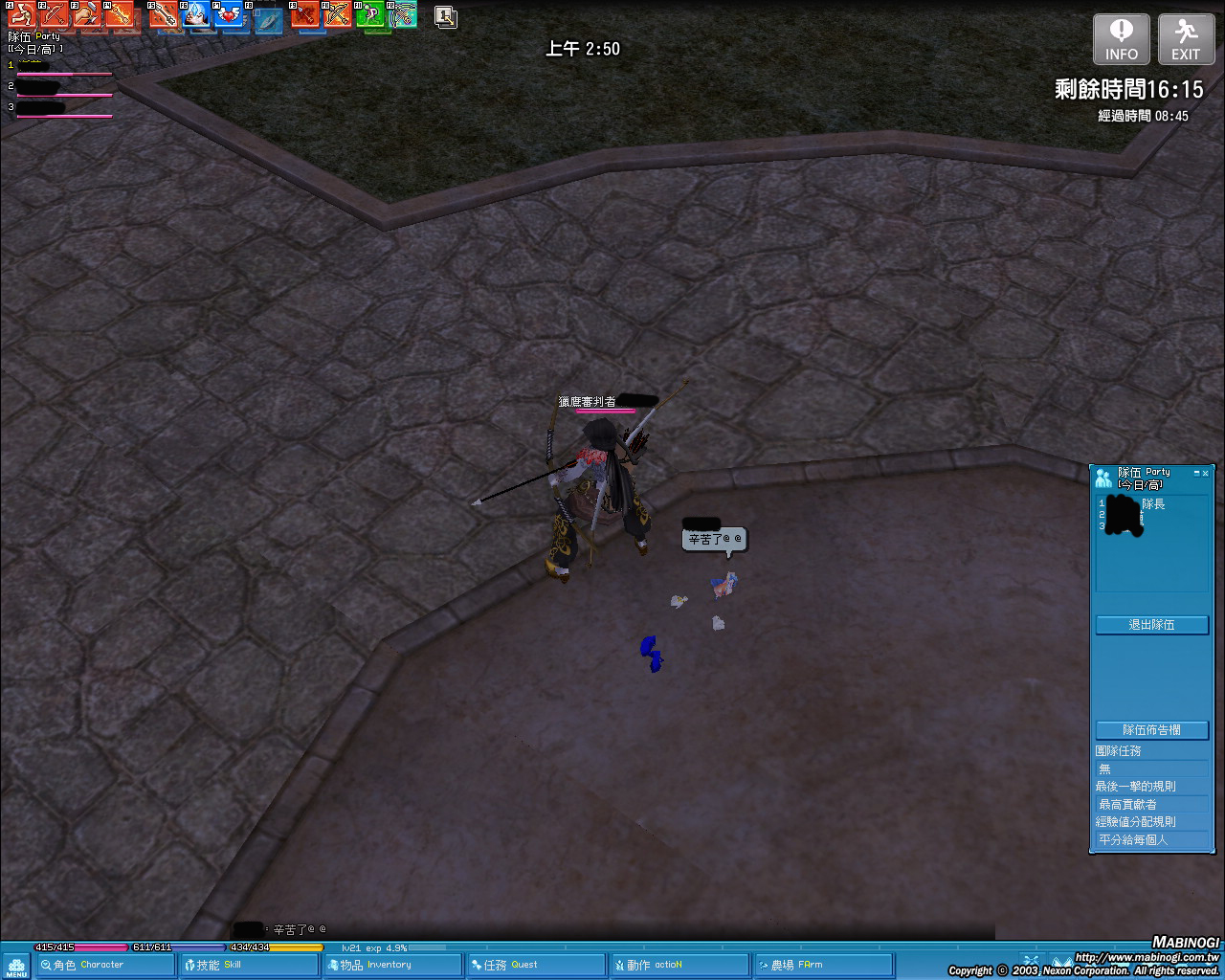Open the Inventory window
Screen dimensions: 1225x980
pos(392,965)
